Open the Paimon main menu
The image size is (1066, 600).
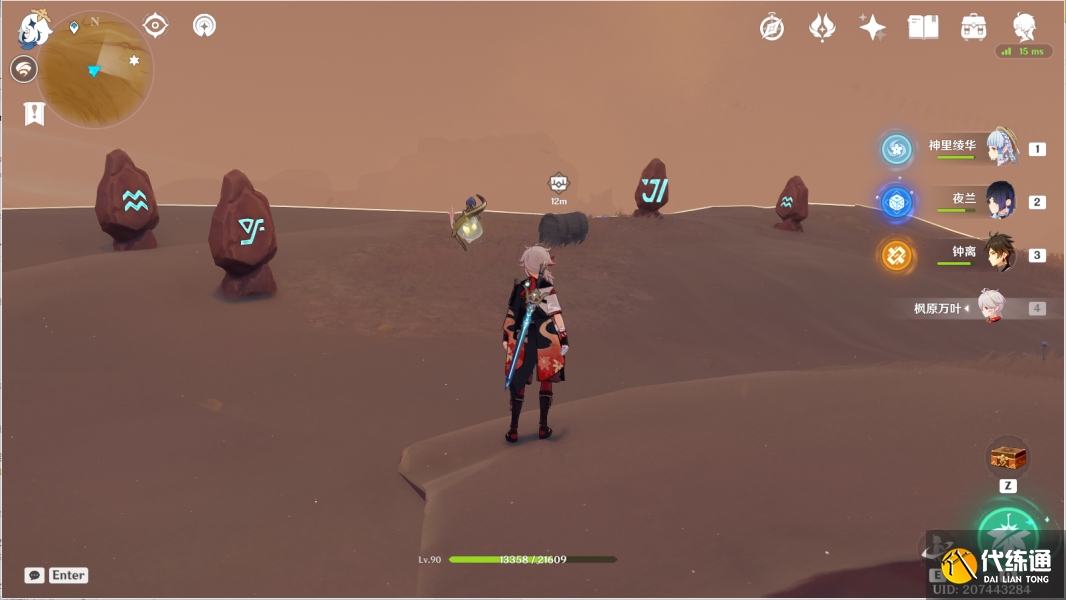tap(34, 29)
